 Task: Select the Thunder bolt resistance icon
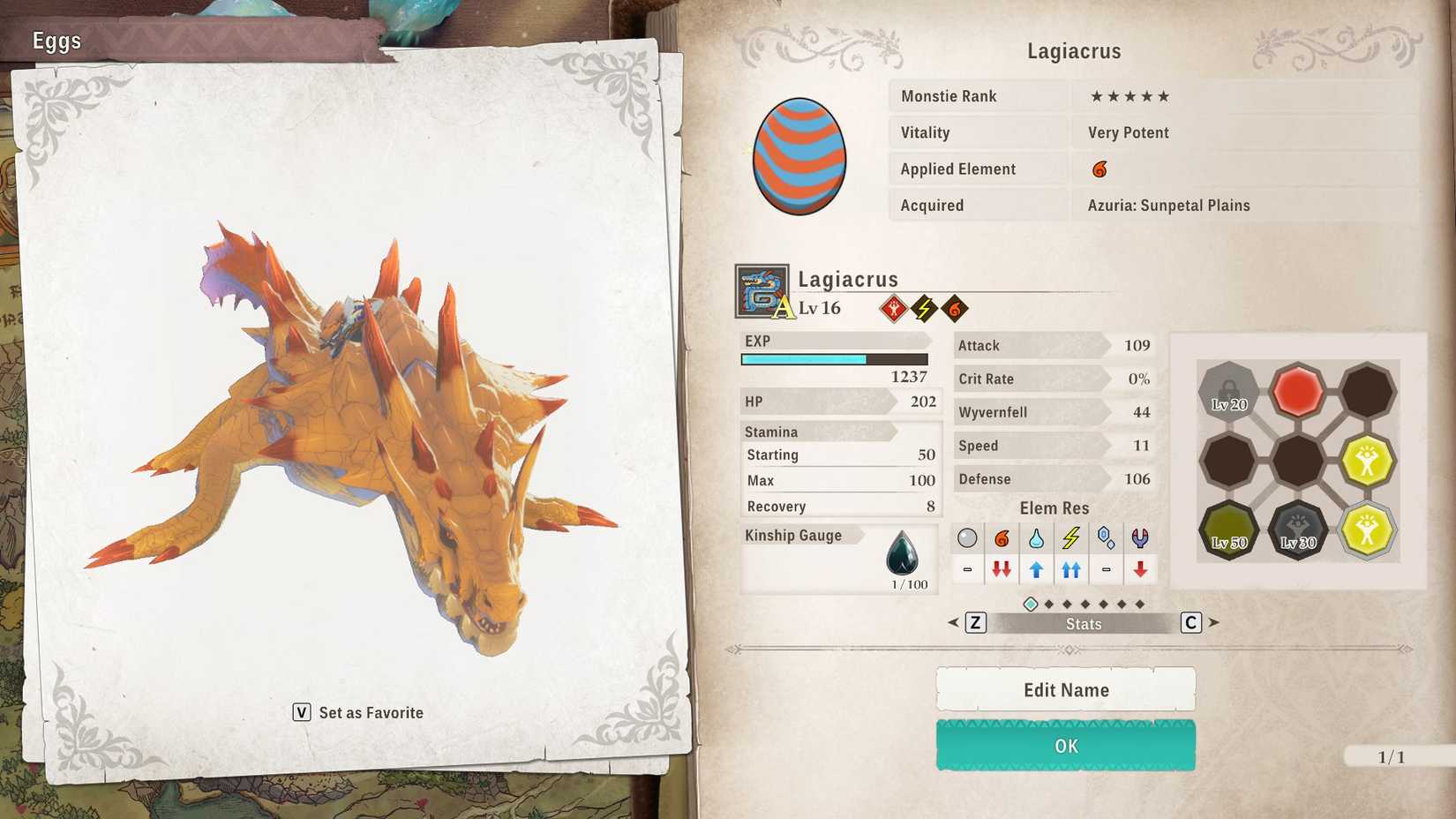coord(1071,538)
